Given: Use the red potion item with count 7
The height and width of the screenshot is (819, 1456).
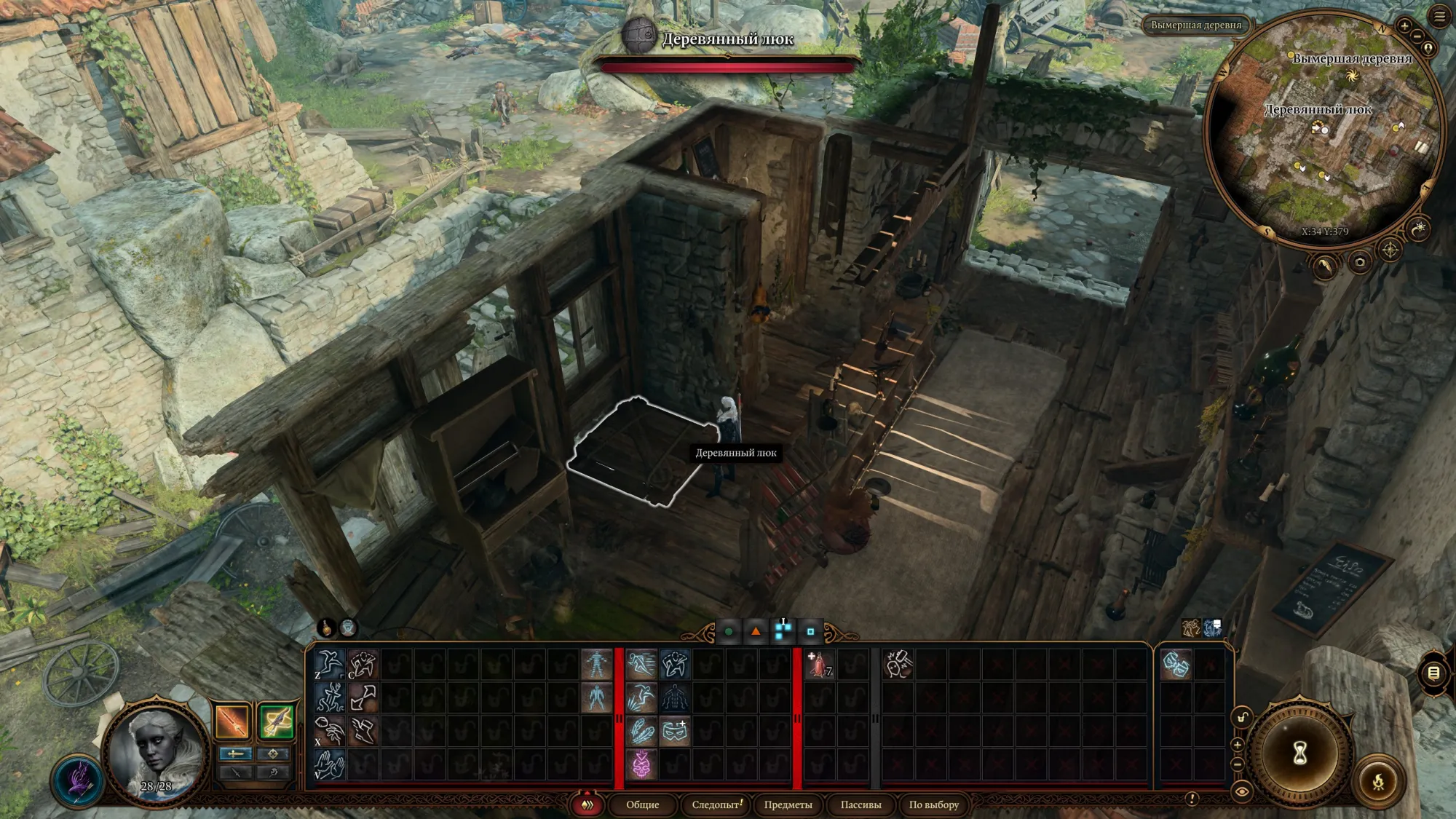Looking at the screenshot, I should pyautogui.click(x=820, y=664).
